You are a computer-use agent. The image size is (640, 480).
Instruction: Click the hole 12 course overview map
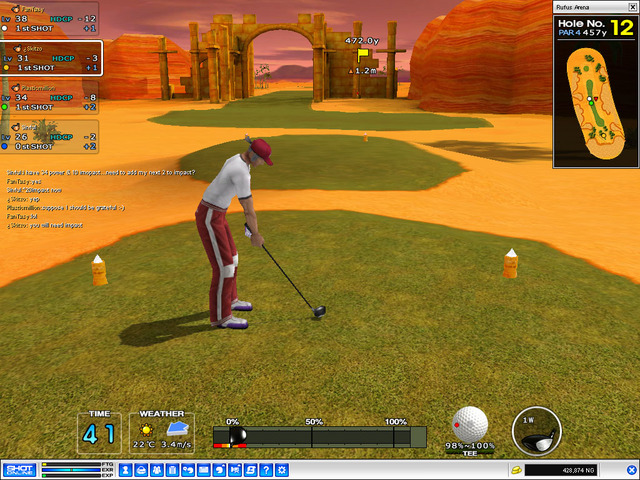(594, 102)
